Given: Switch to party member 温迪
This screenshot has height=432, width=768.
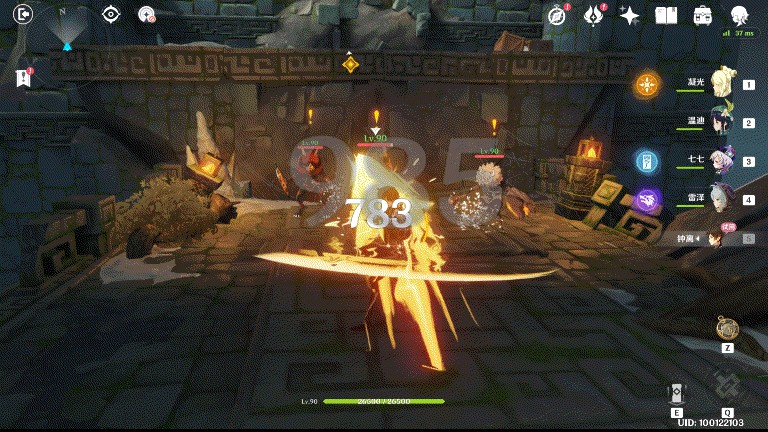Looking at the screenshot, I should click(723, 123).
